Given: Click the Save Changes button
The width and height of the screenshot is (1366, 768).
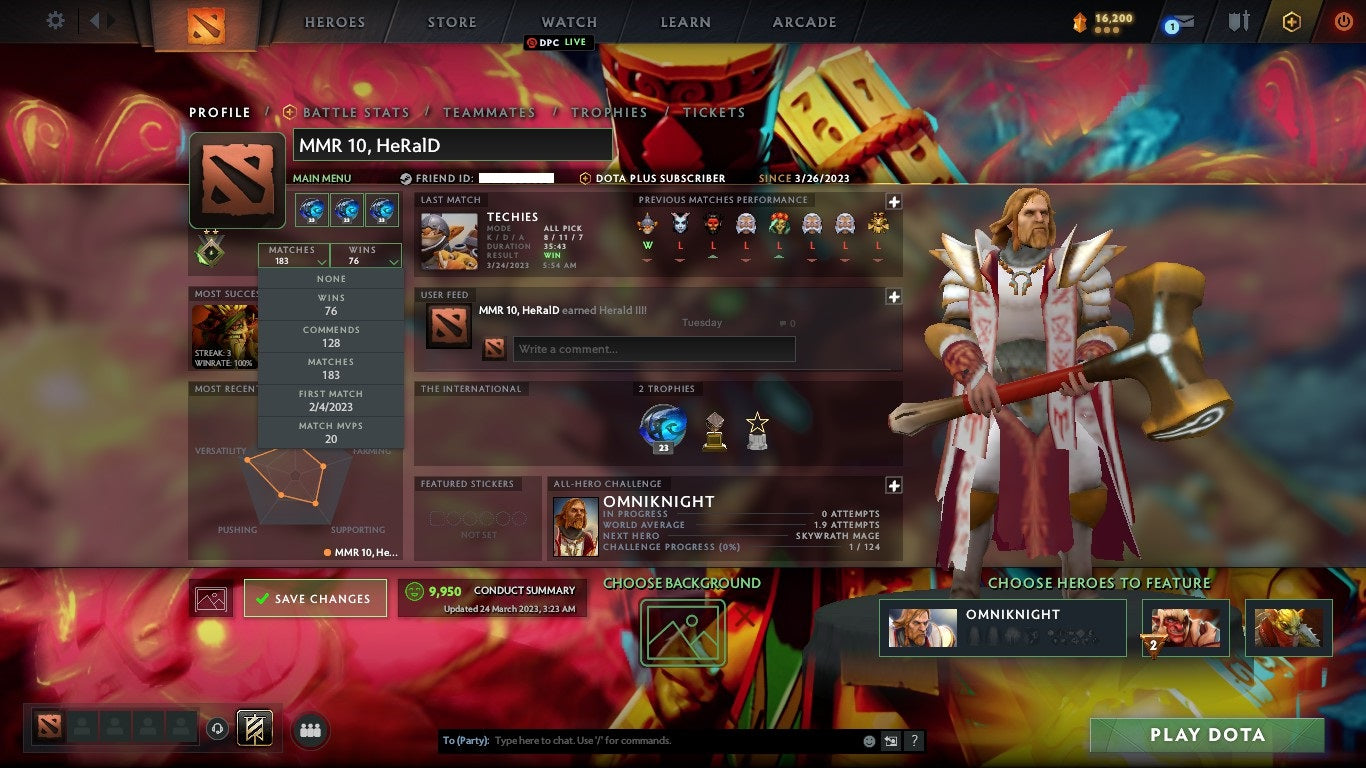Looking at the screenshot, I should coord(315,597).
